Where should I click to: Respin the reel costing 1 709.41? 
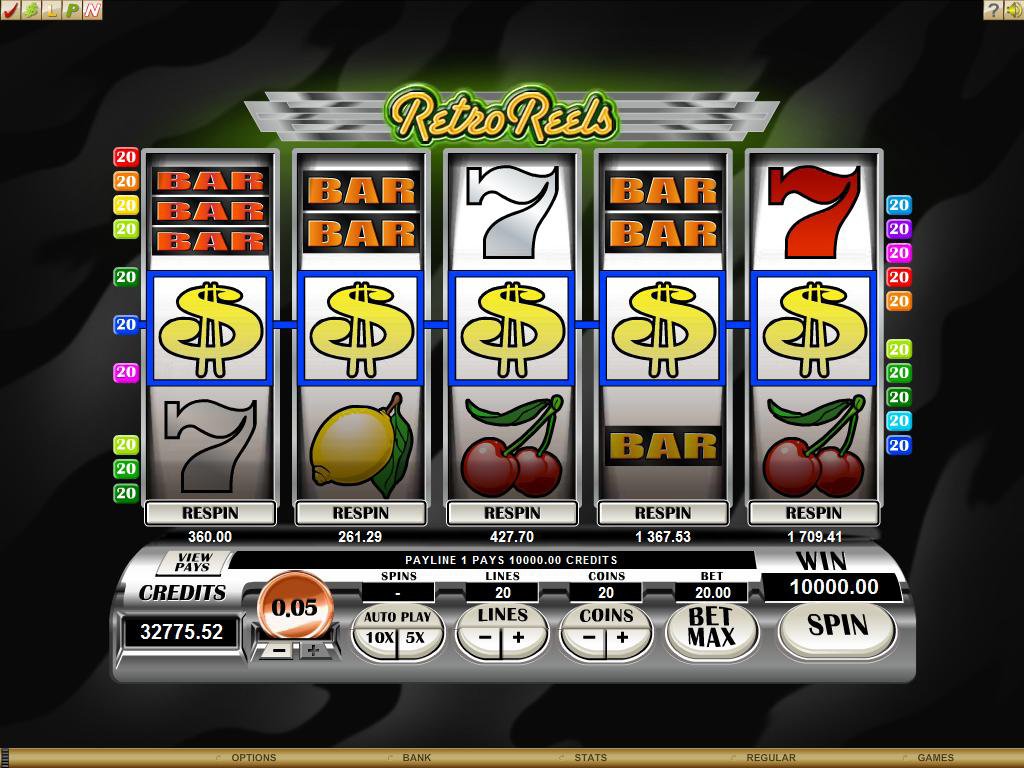[x=813, y=513]
